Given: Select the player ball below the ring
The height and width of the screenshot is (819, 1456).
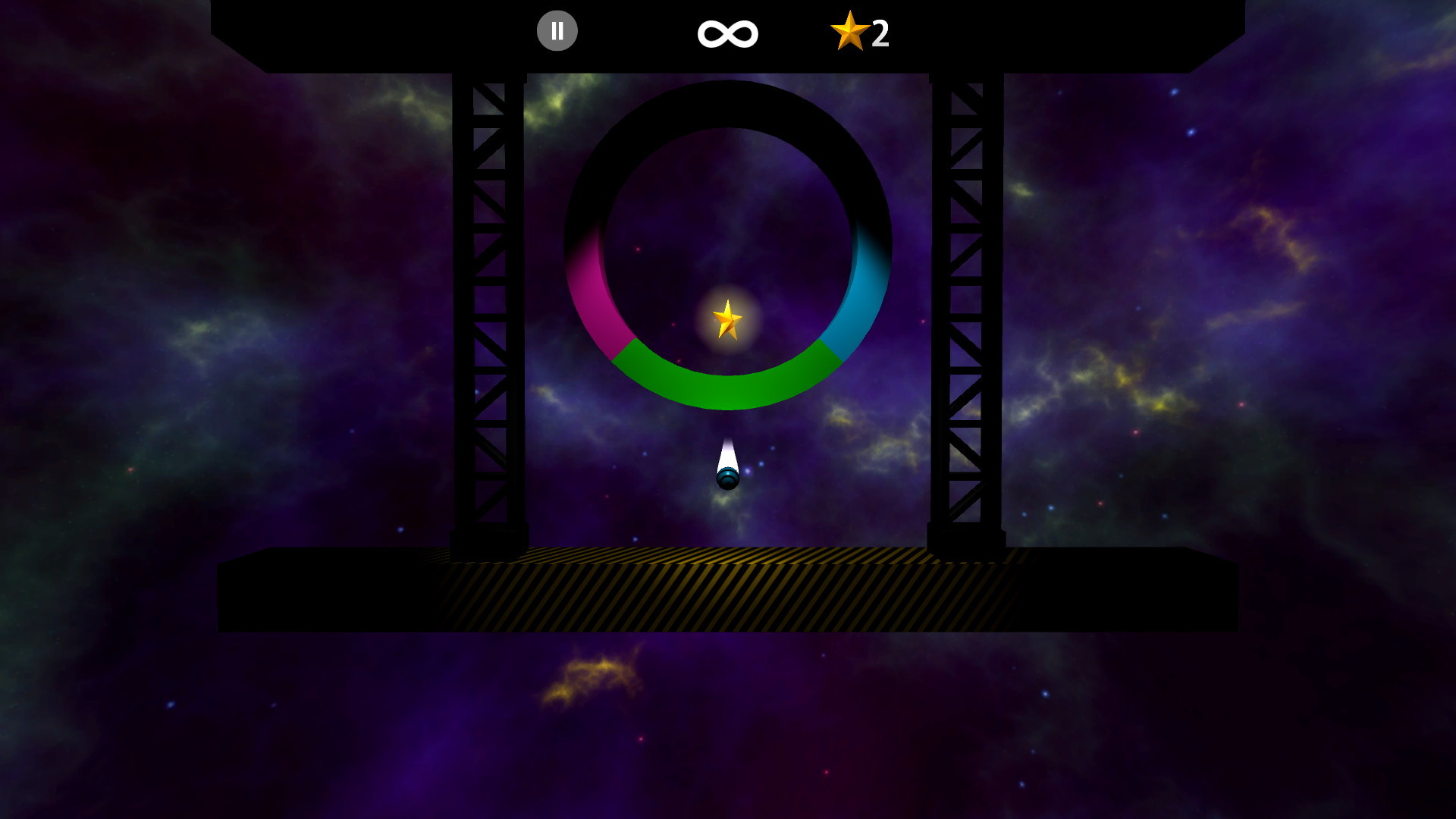Looking at the screenshot, I should click(x=727, y=479).
